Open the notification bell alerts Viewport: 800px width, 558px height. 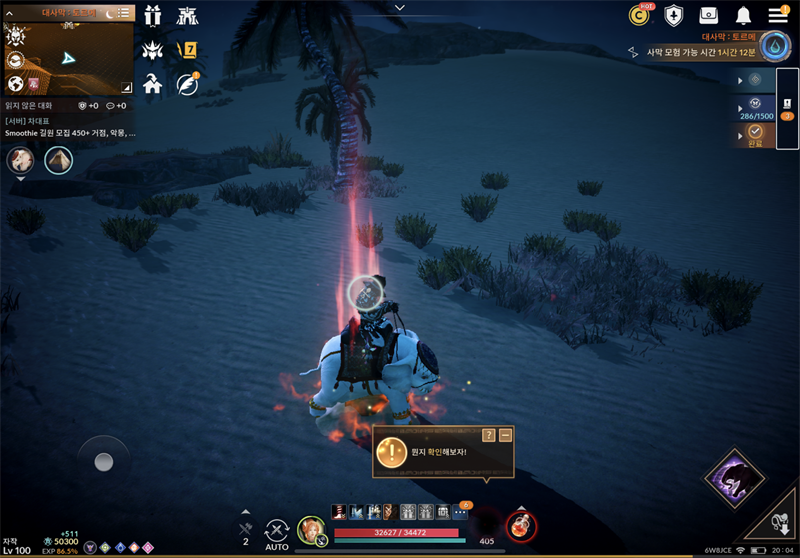coord(743,15)
